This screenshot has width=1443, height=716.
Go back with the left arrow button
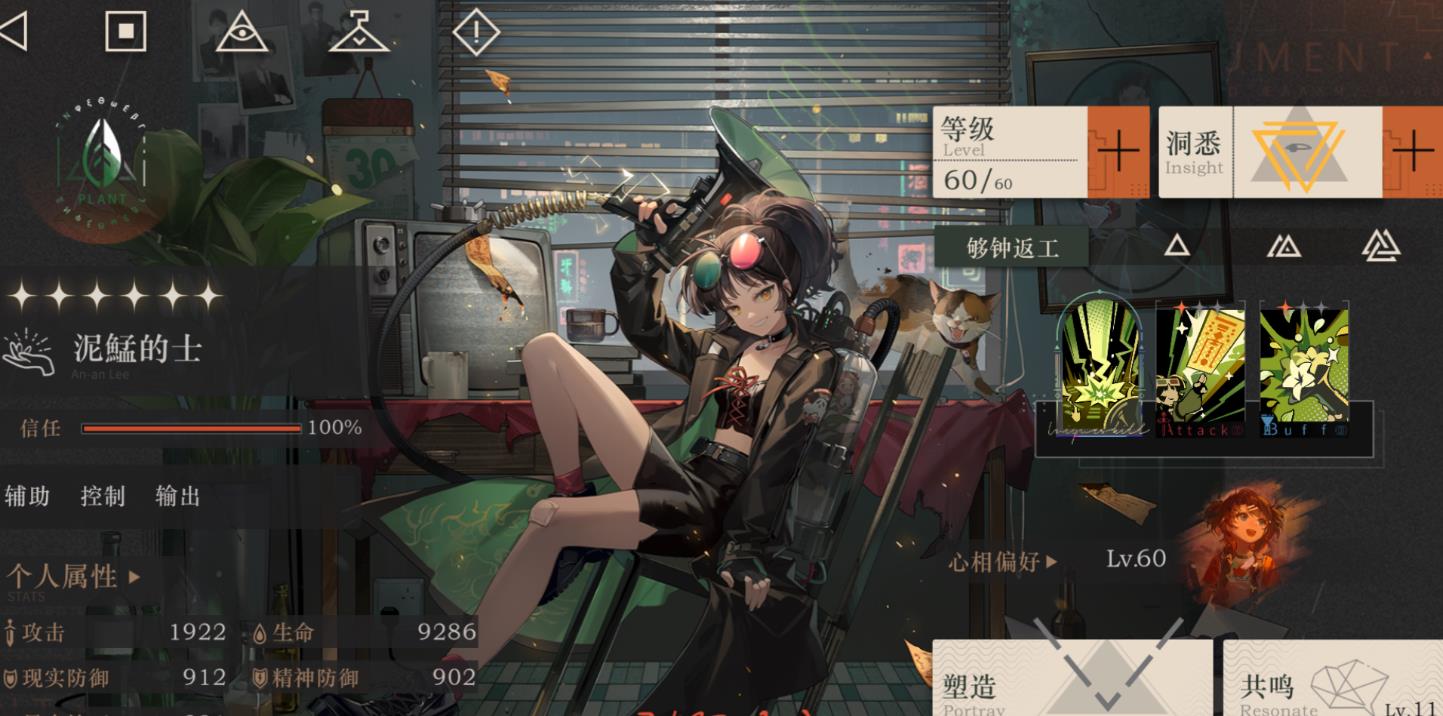(13, 32)
